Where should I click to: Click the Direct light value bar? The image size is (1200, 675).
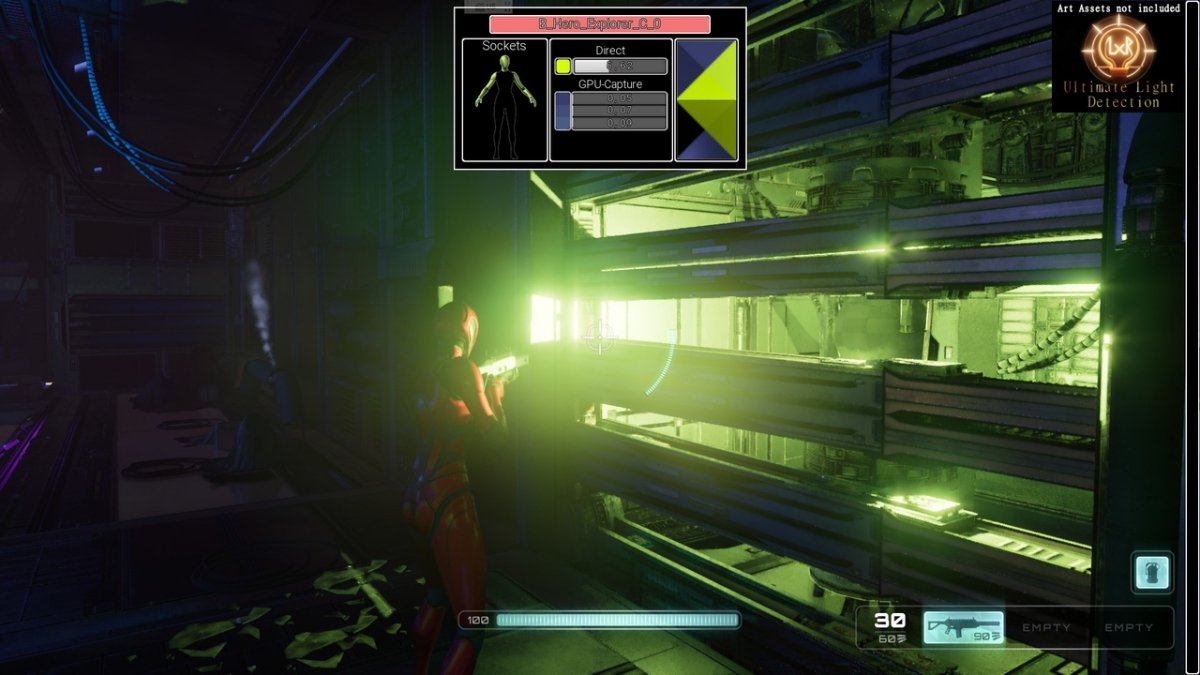pyautogui.click(x=620, y=66)
